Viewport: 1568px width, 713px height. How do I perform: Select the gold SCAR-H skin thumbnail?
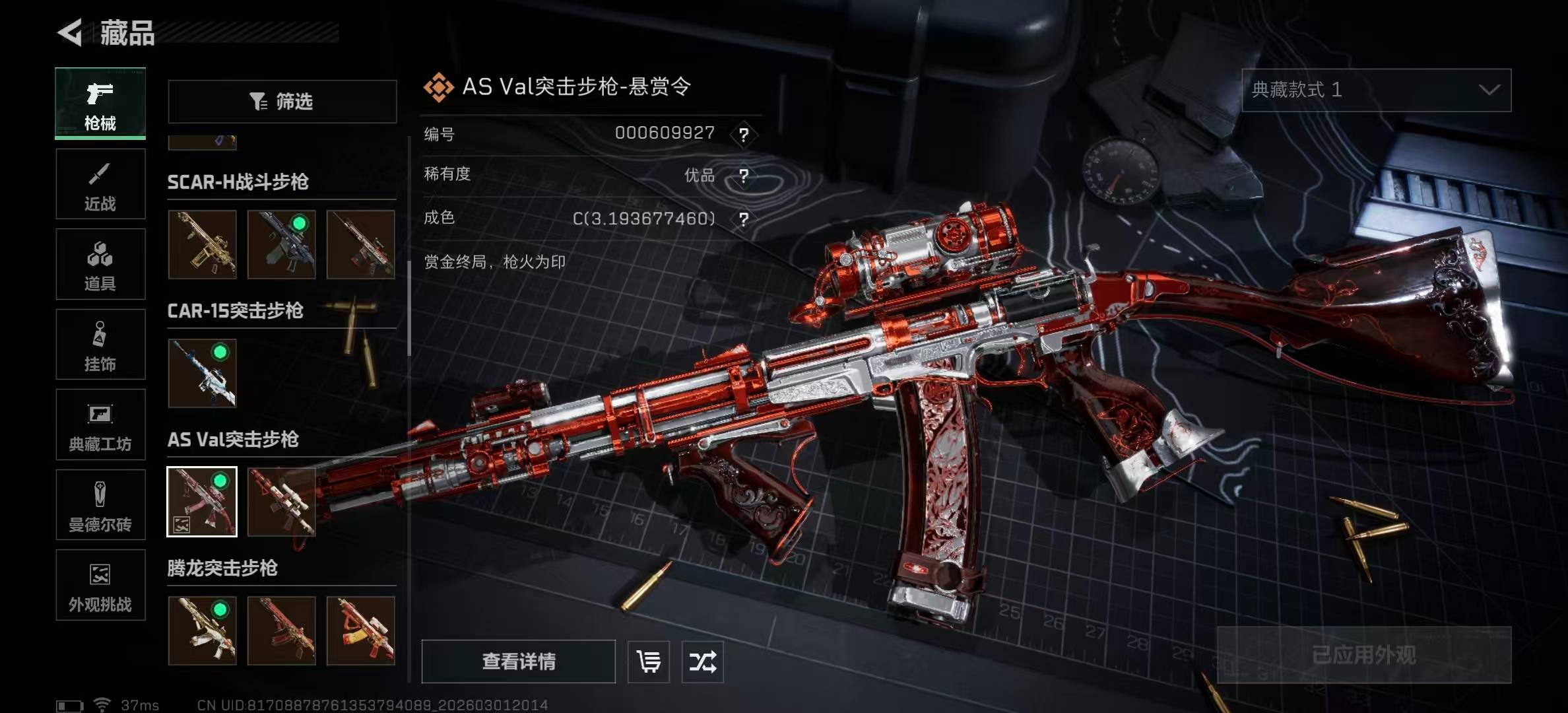point(202,244)
